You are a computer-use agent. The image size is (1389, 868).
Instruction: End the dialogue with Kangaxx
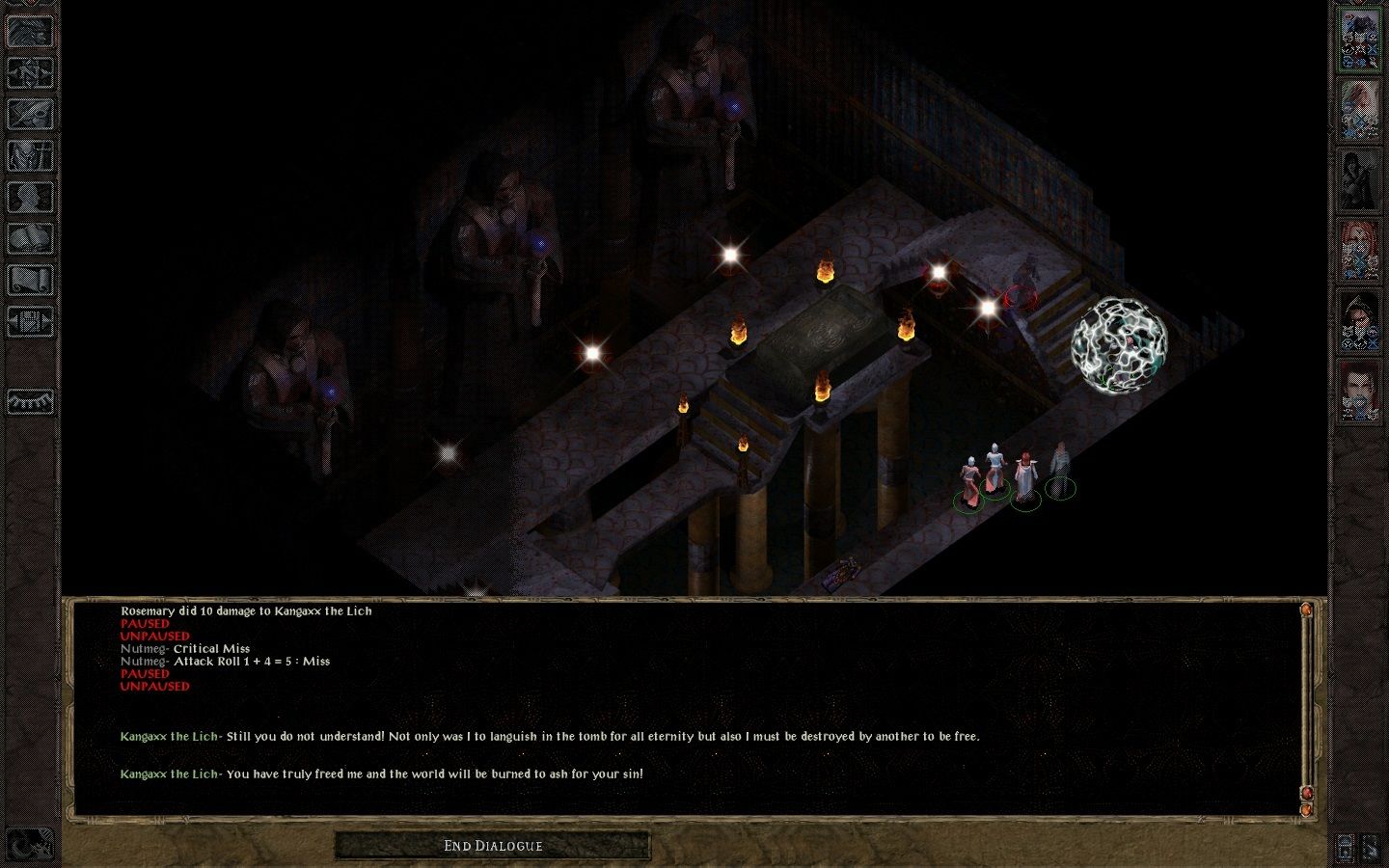coord(493,846)
